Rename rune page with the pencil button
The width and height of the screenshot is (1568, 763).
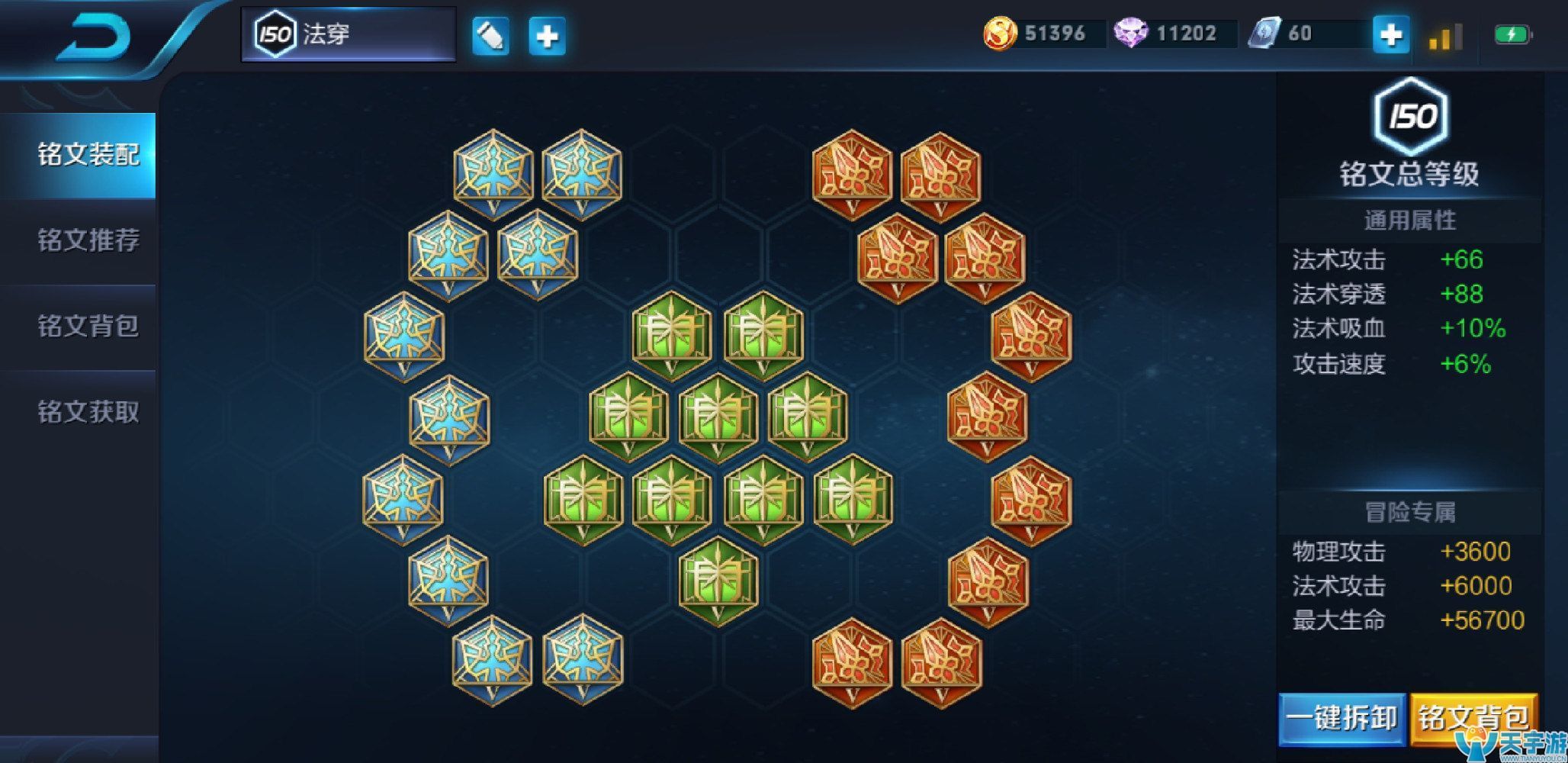[490, 36]
